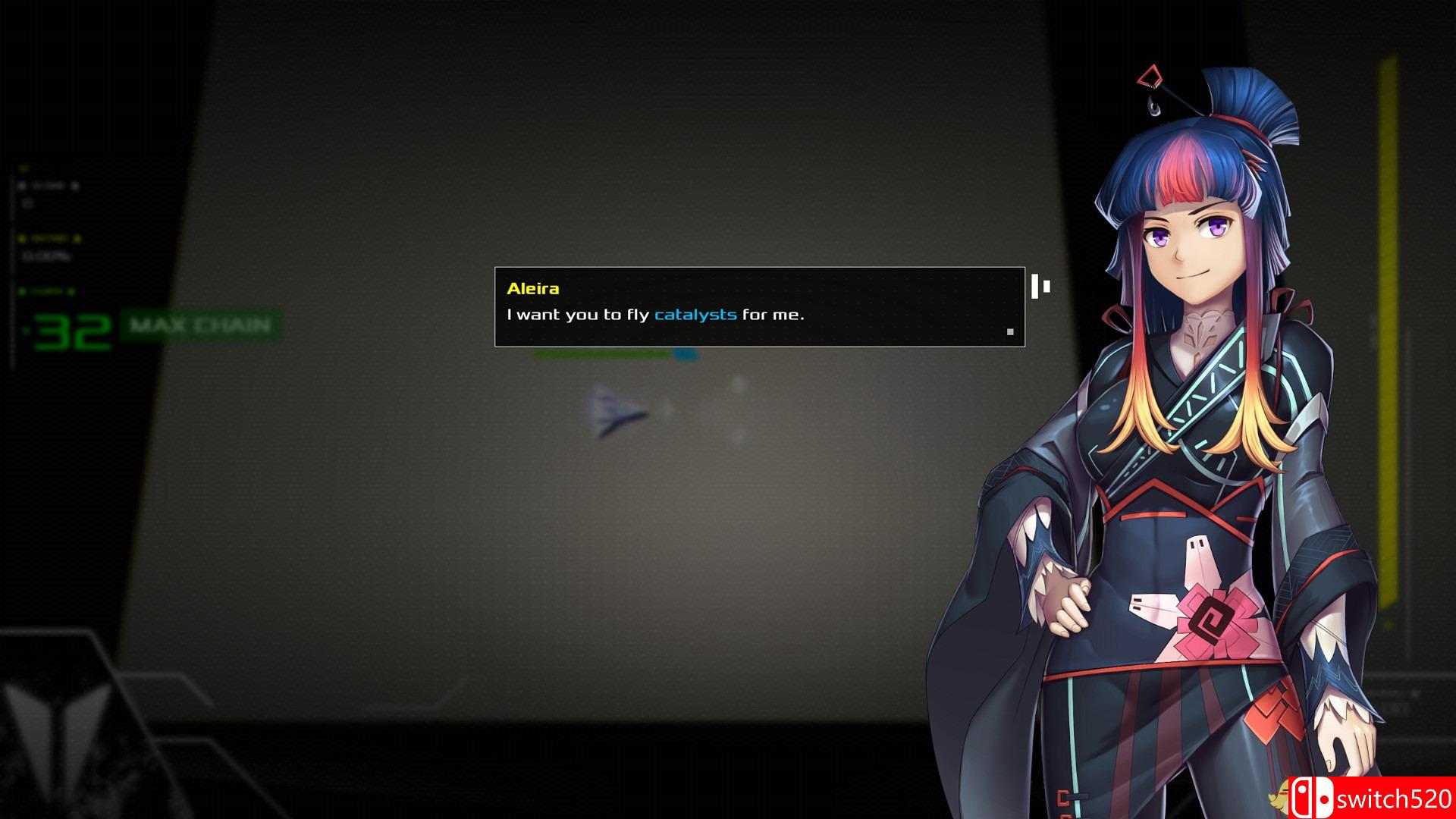The image size is (1456, 819).
Task: Click the yellow HUD marker at top left
Action: [x=23, y=168]
